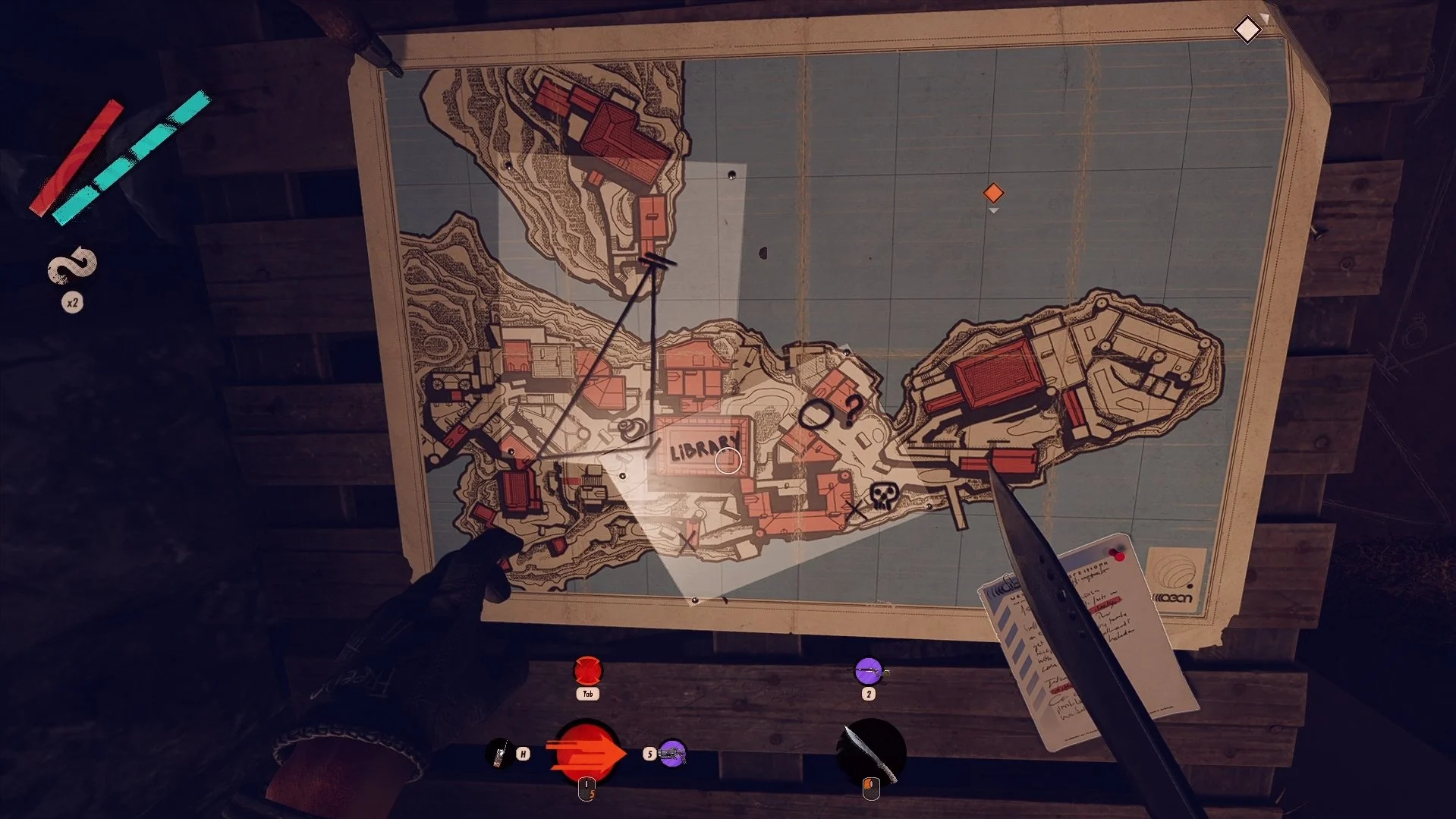Select the Hackamajig gadget icon

coord(498,753)
